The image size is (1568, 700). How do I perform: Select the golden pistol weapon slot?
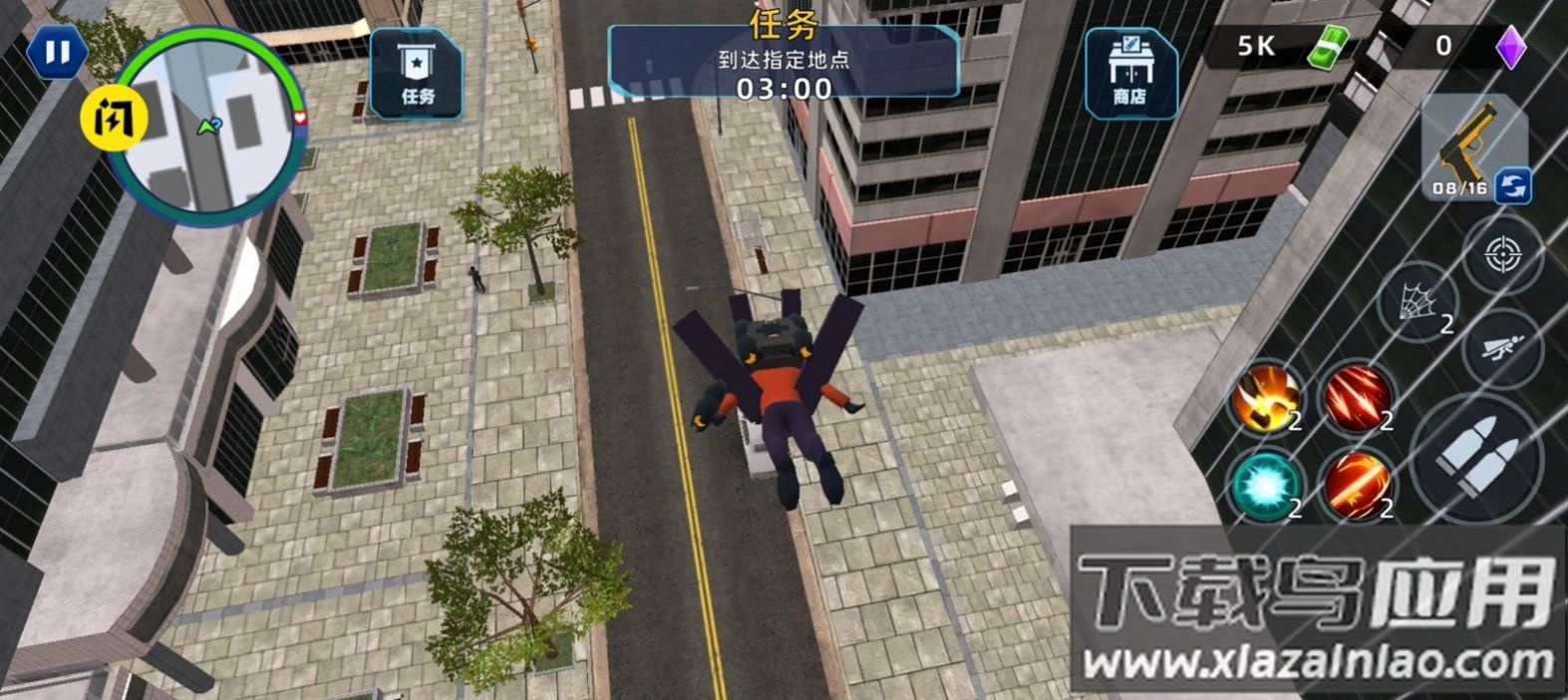coord(1465,145)
